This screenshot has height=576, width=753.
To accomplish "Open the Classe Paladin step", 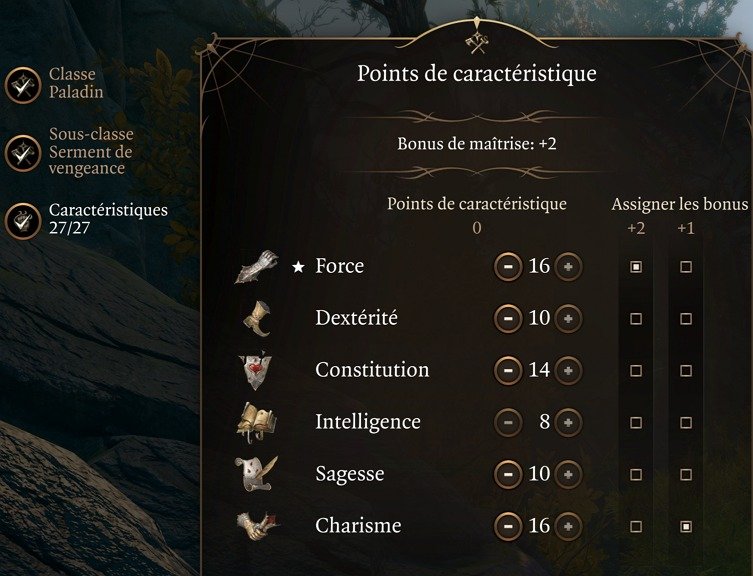I will click(x=22, y=85).
